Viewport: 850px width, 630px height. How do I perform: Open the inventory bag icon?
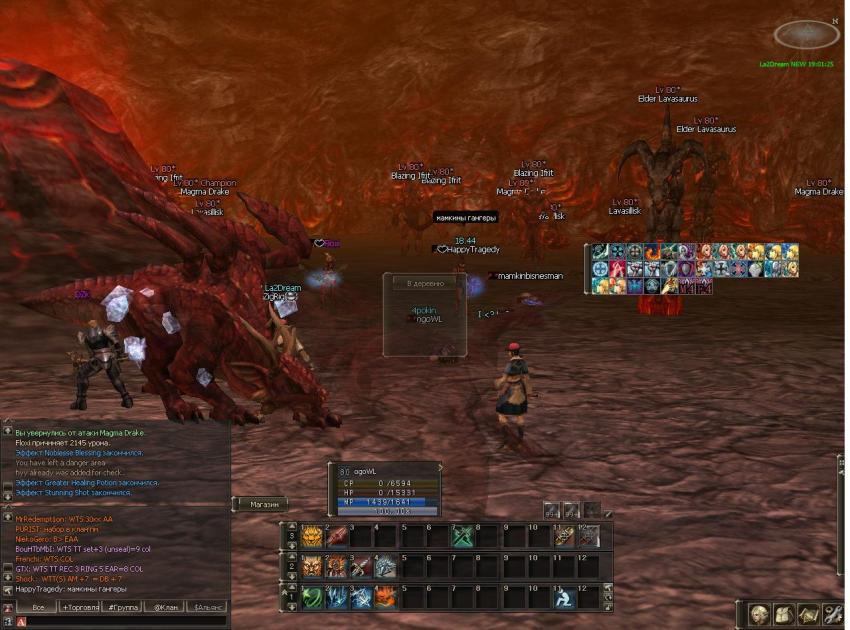pos(783,614)
